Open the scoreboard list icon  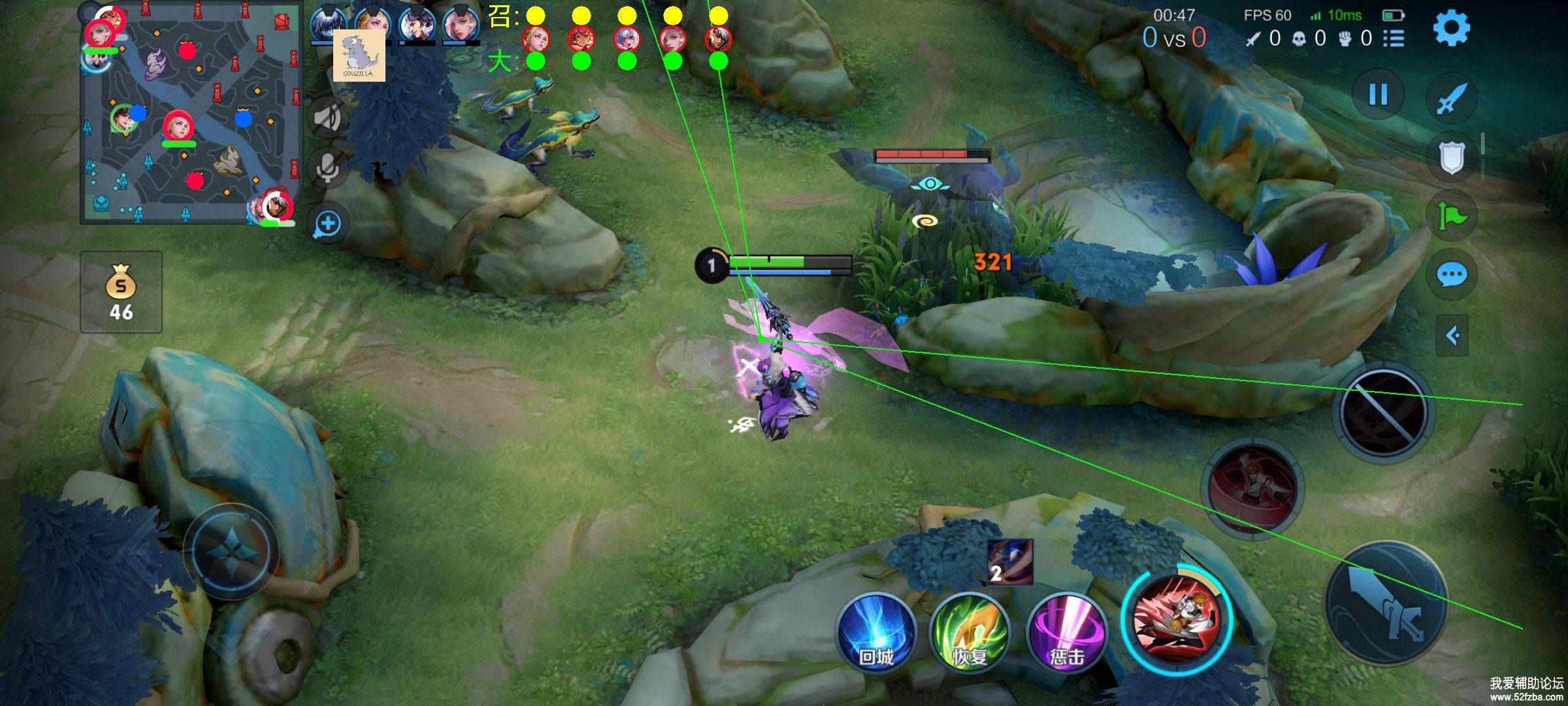1394,39
